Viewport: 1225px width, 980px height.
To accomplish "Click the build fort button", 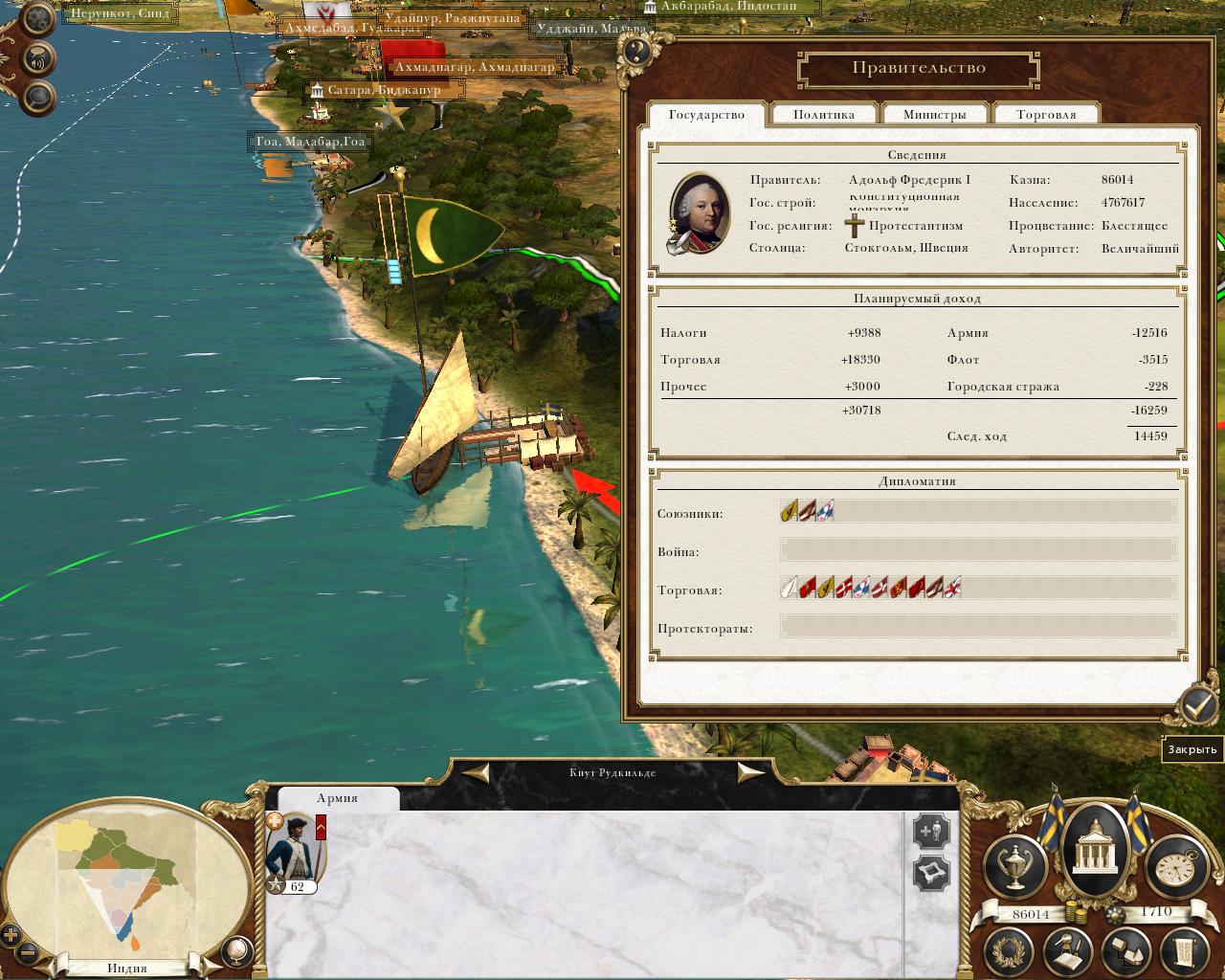I will coord(931,873).
